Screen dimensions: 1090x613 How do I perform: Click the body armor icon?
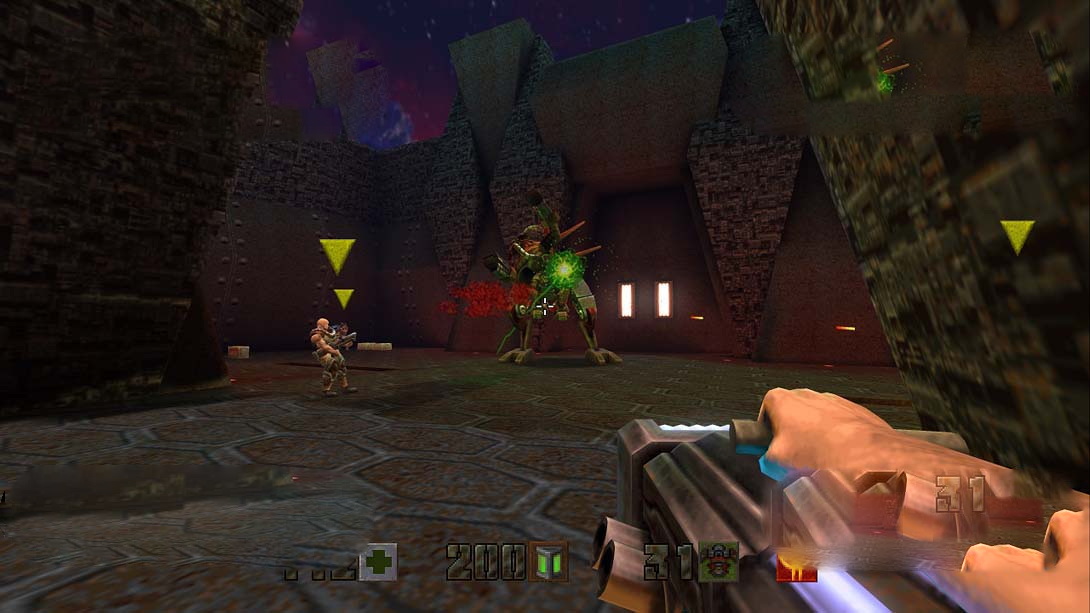pyautogui.click(x=718, y=562)
